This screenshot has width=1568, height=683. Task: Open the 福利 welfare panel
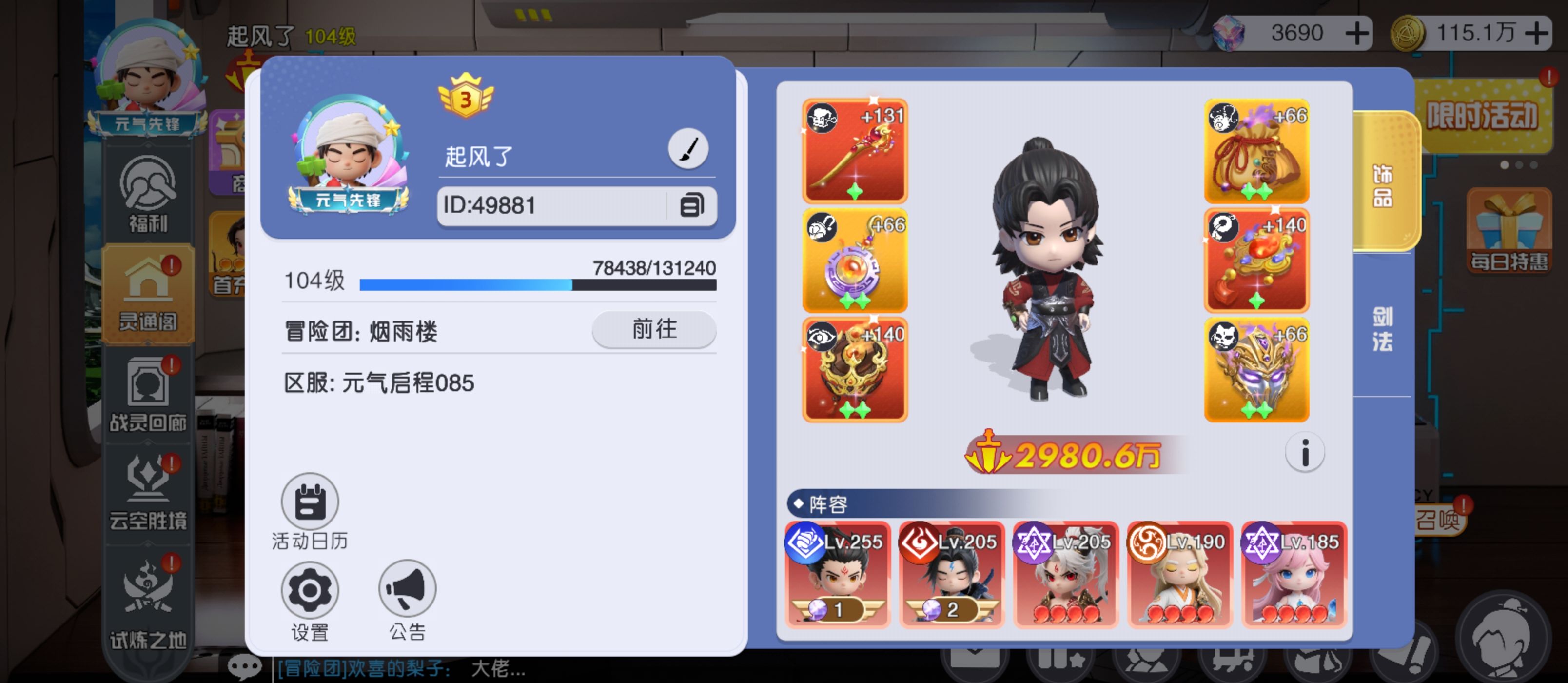[x=148, y=194]
